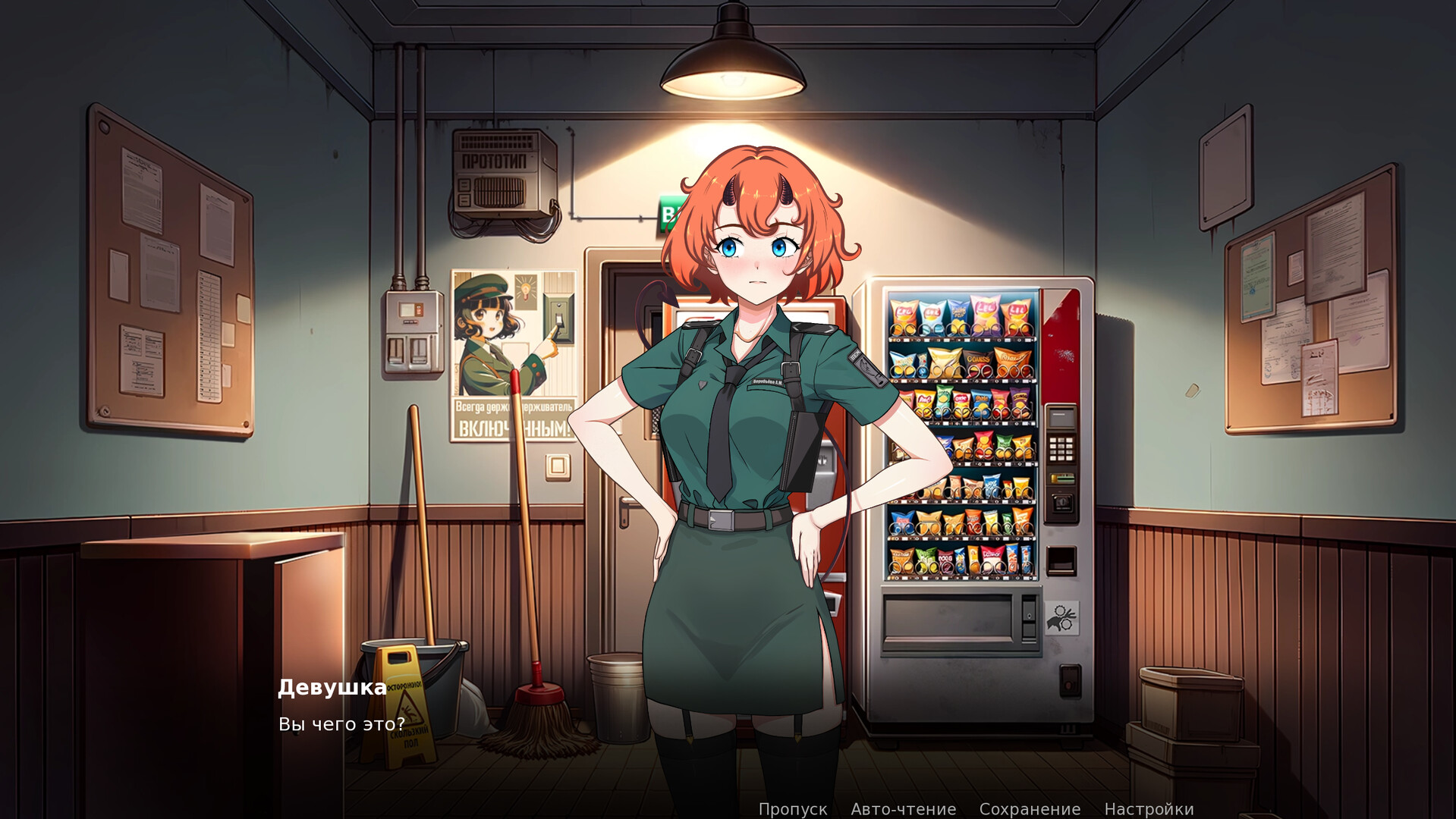The width and height of the screenshot is (1456, 819).
Task: Toggle Пропуск to skip dialogue
Action: pyautogui.click(x=792, y=808)
